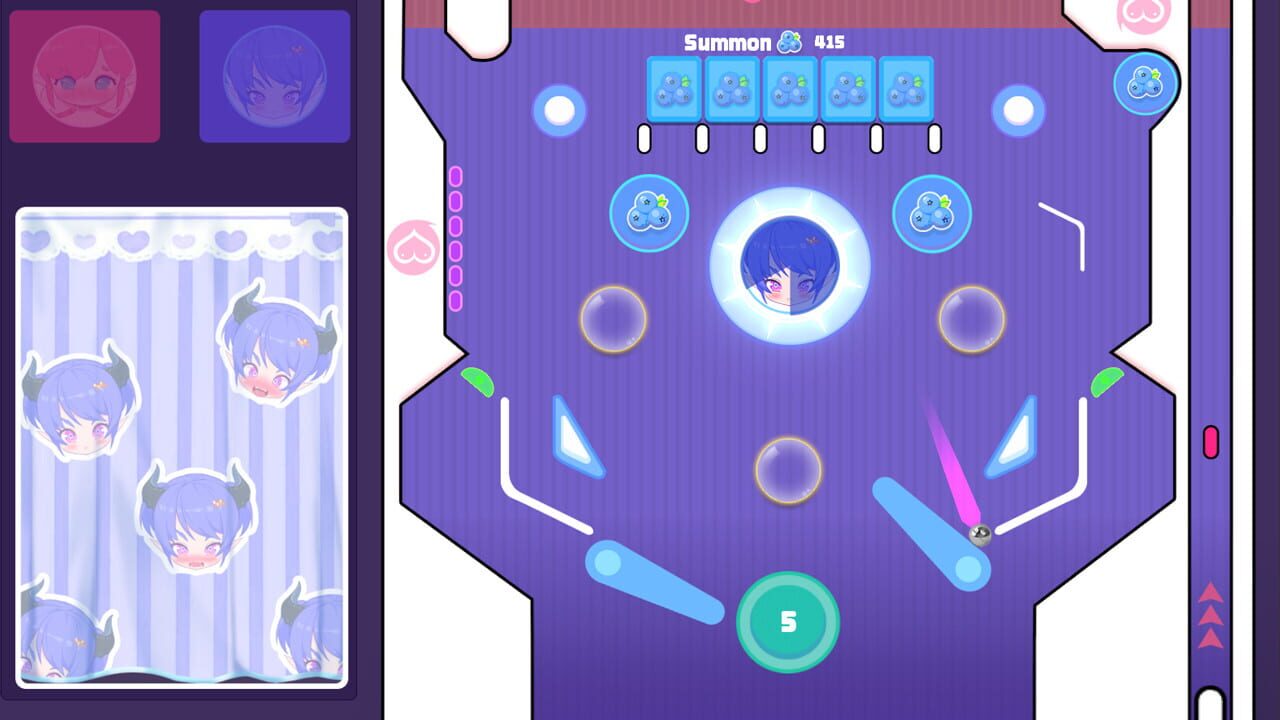Switch to the pink character tab

click(x=84, y=74)
